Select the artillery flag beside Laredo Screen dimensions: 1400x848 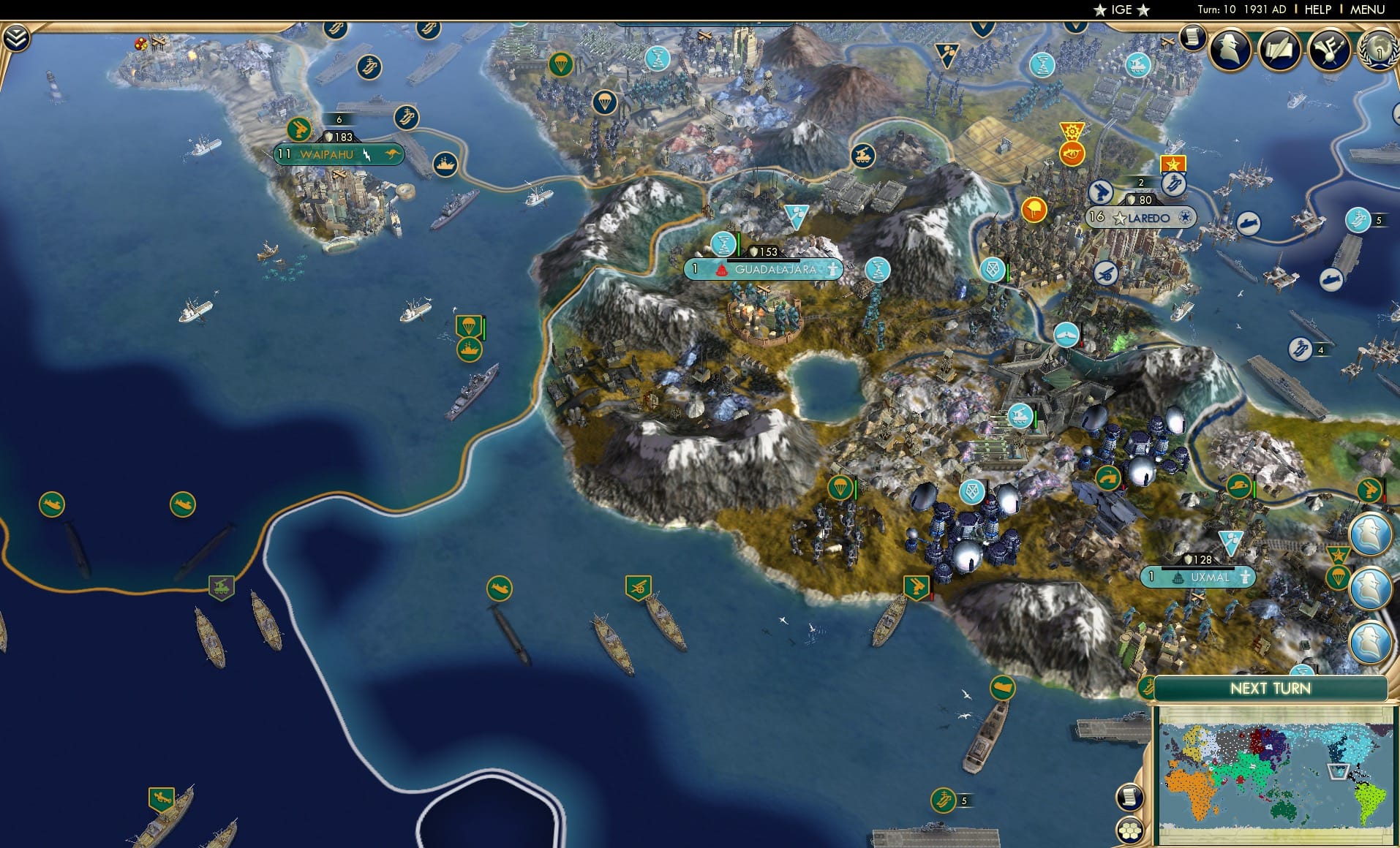[x=1100, y=192]
